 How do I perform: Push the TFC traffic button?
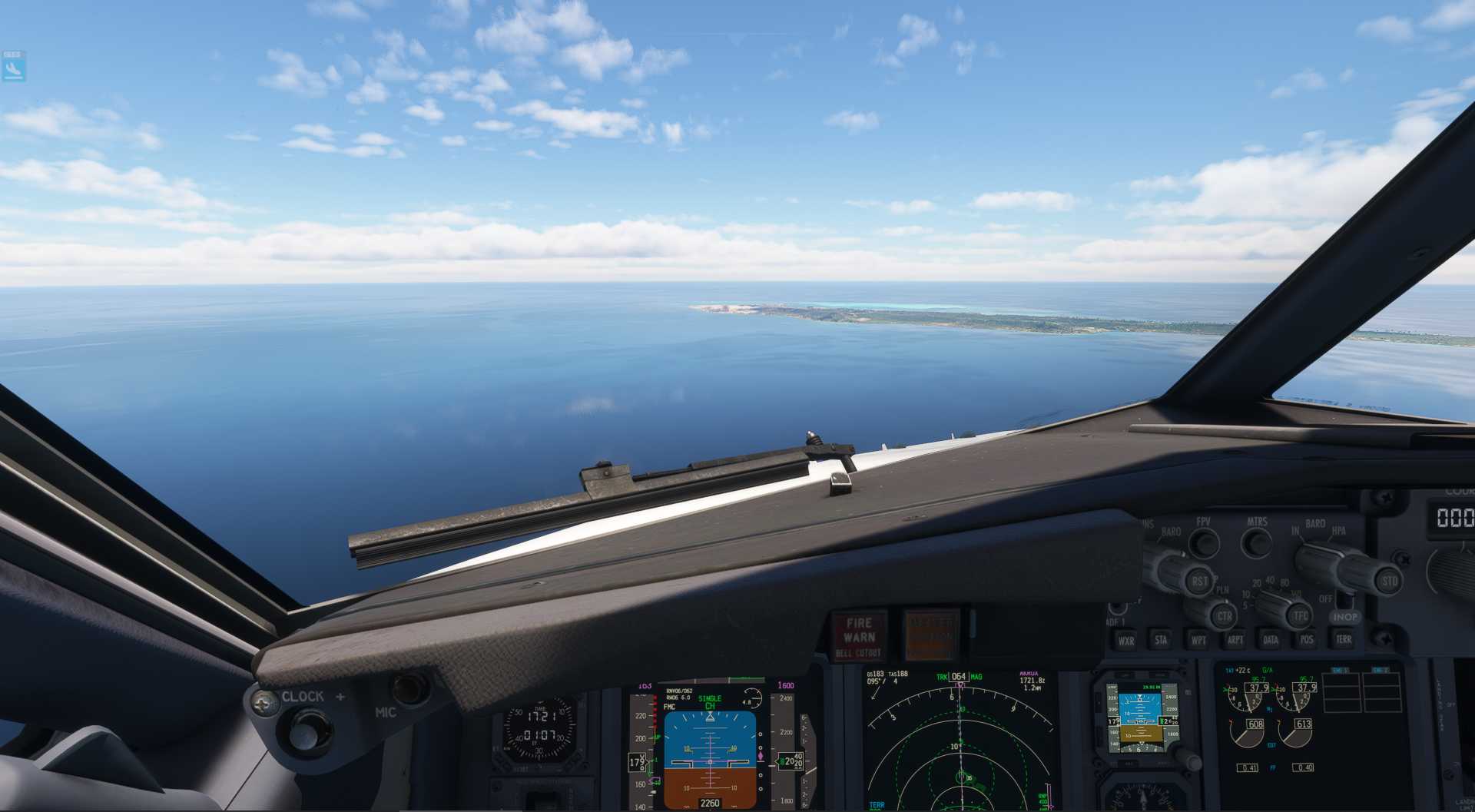(1300, 615)
